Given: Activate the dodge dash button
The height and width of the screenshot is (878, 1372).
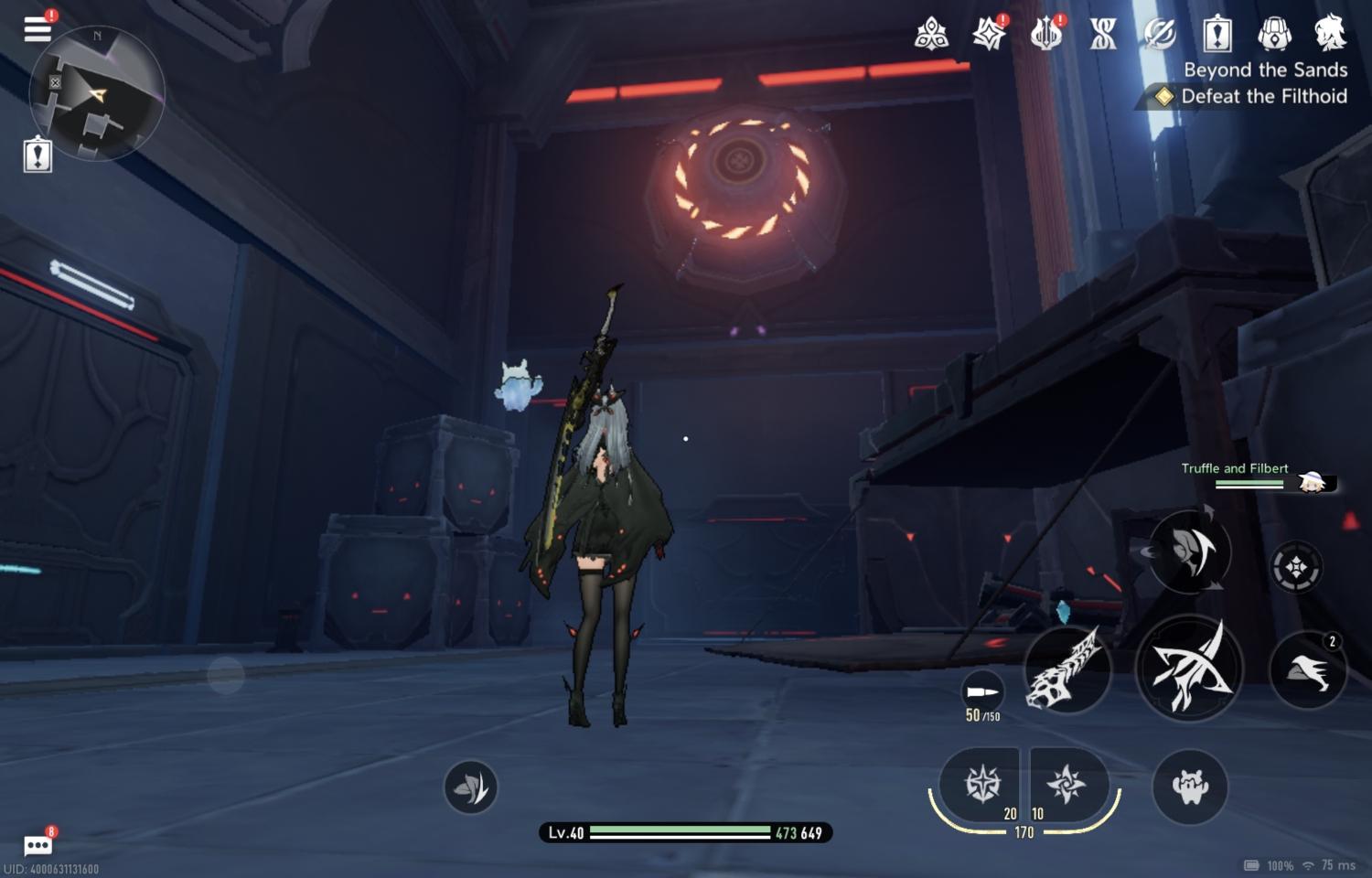Looking at the screenshot, I should click(x=1308, y=670).
